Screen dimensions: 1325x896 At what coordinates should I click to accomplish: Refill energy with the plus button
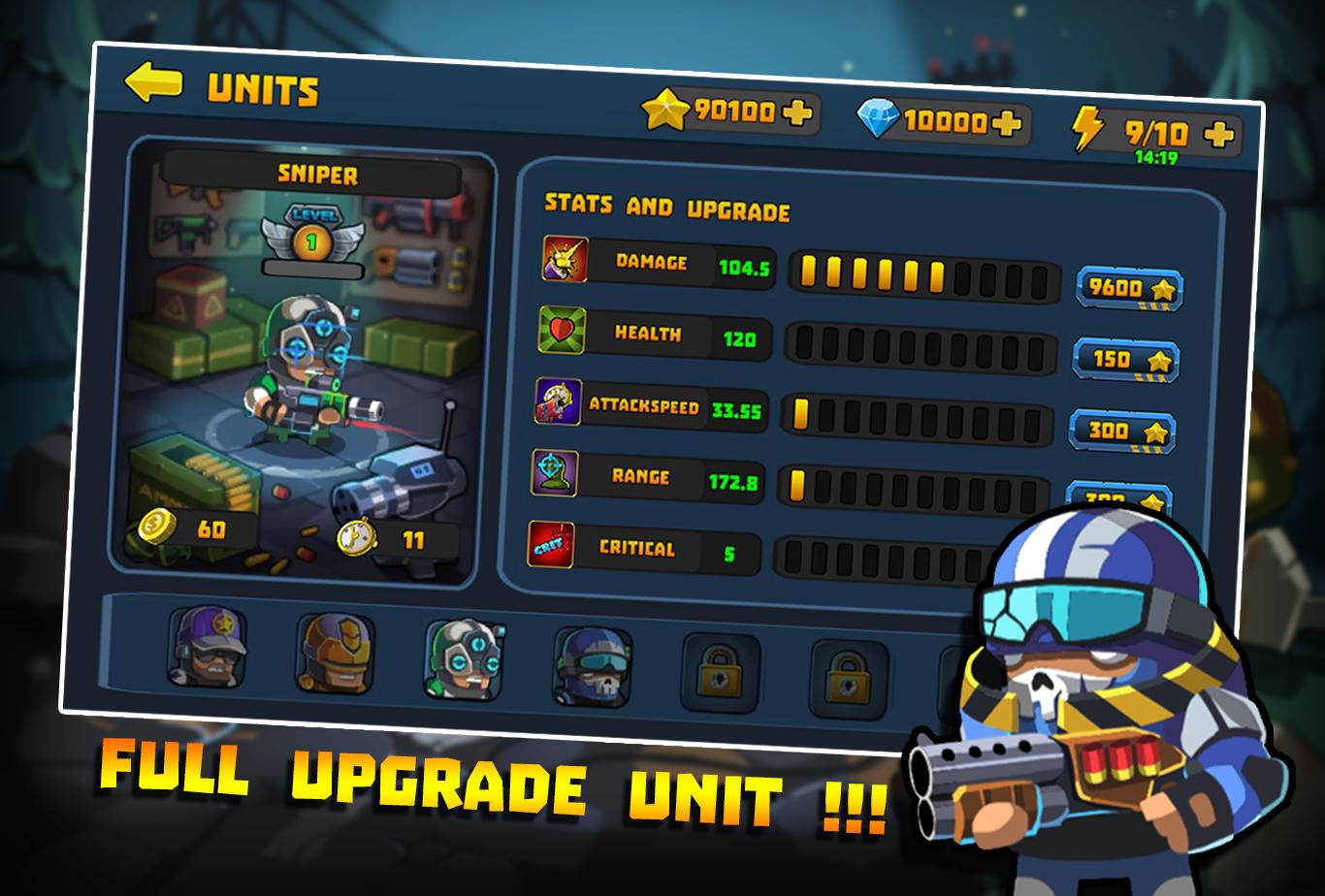coord(1219,135)
